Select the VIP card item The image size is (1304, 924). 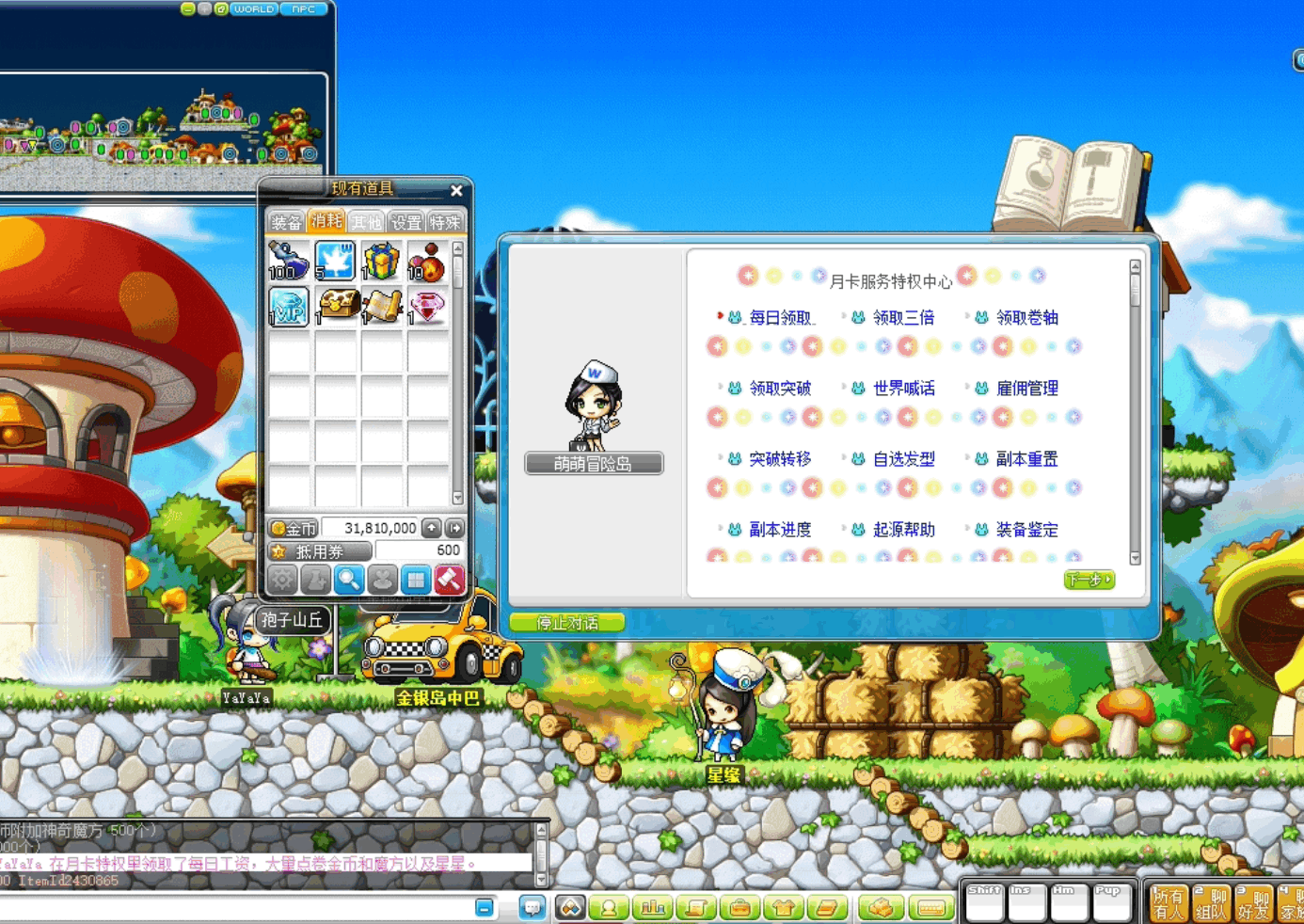coord(289,307)
